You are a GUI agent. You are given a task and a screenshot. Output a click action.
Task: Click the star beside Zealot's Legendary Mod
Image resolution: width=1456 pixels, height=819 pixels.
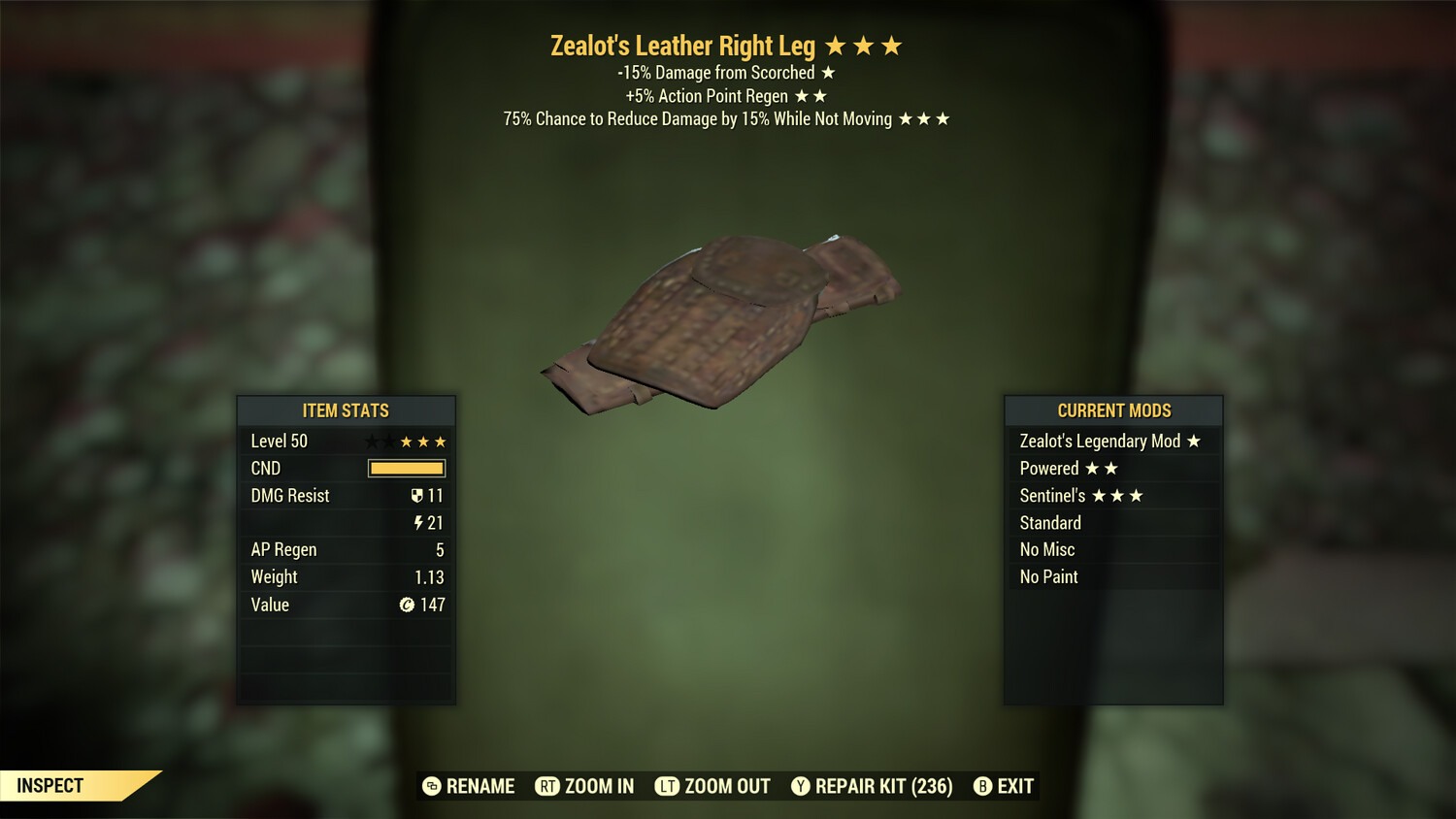(1193, 441)
